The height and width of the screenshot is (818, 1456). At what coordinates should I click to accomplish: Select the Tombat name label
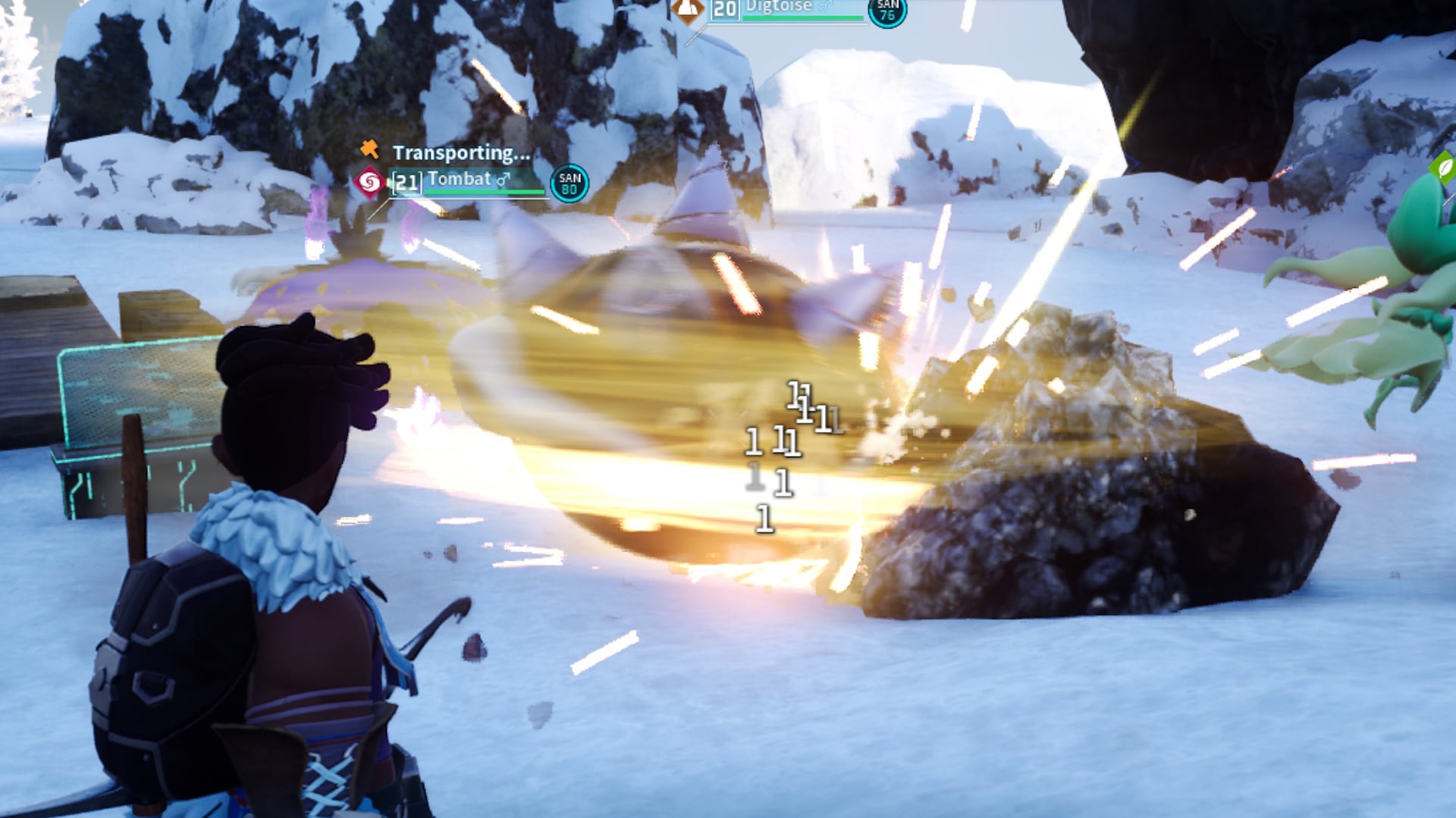click(x=459, y=180)
